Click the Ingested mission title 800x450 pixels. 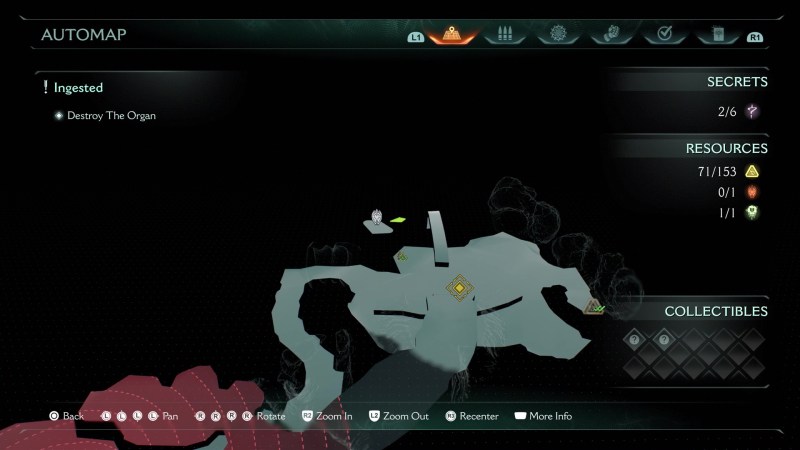coord(78,88)
